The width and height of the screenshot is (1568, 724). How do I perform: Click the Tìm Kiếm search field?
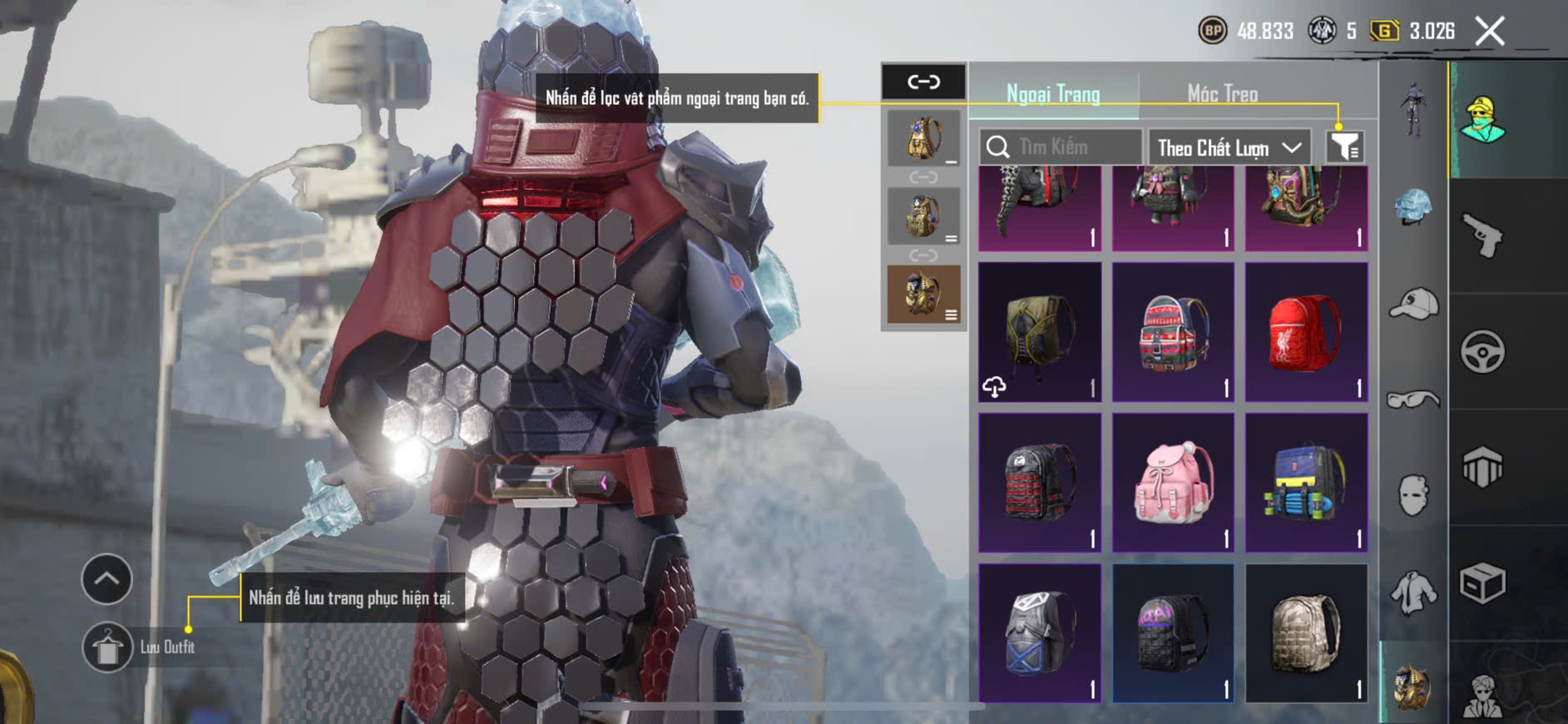coord(1061,147)
